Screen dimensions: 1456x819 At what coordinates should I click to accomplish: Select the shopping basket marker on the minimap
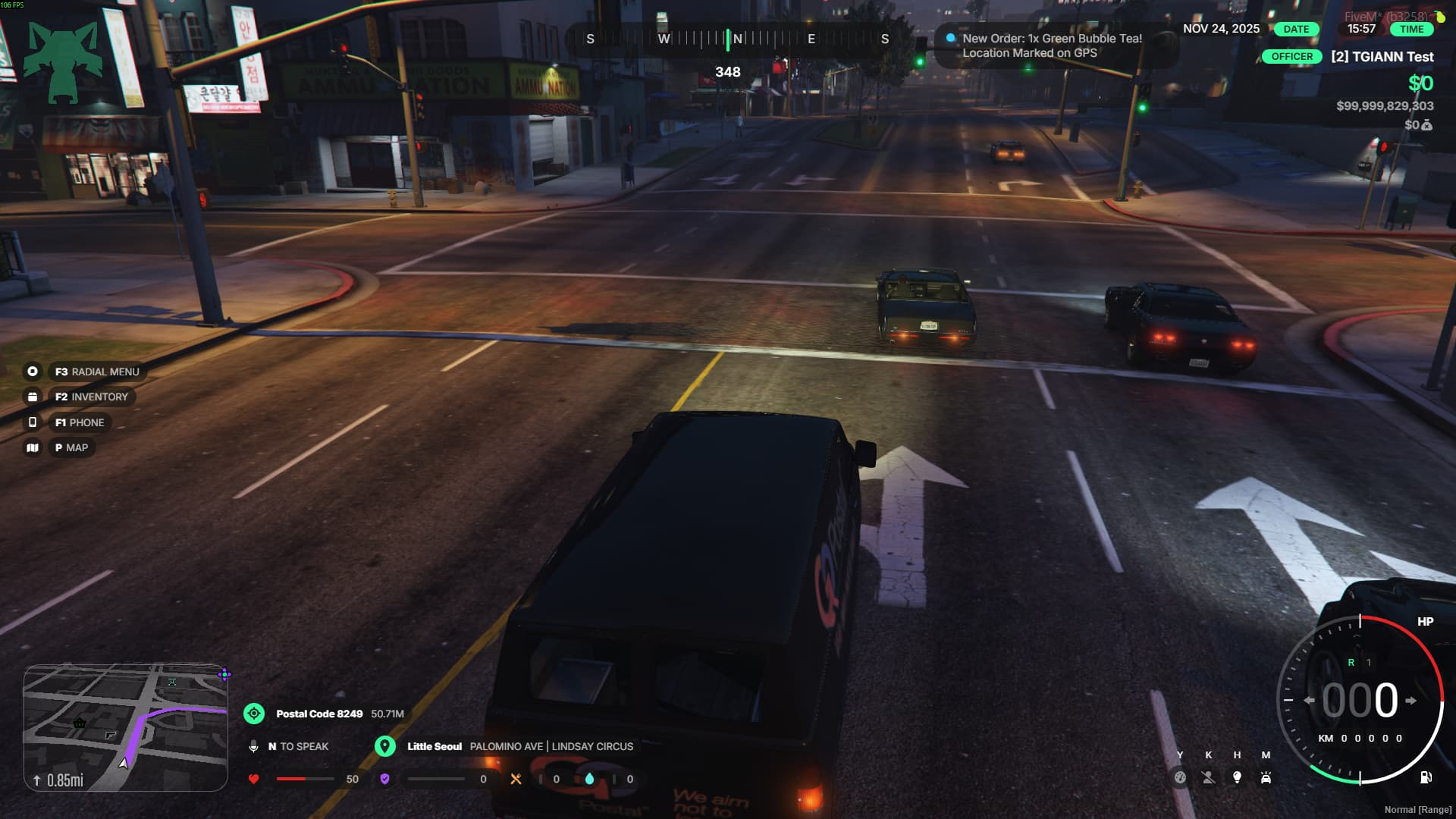click(x=80, y=723)
